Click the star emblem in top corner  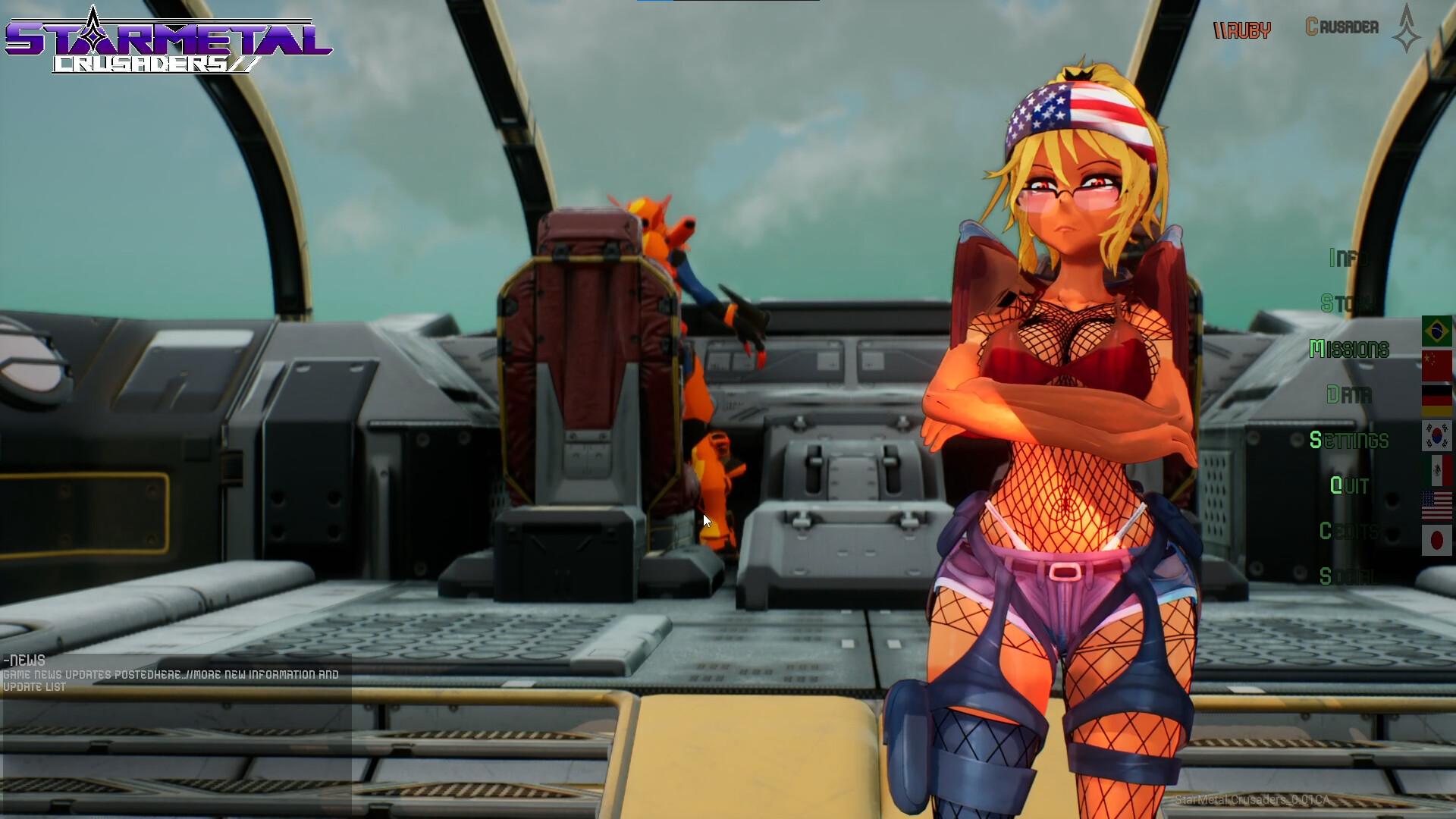[1407, 29]
